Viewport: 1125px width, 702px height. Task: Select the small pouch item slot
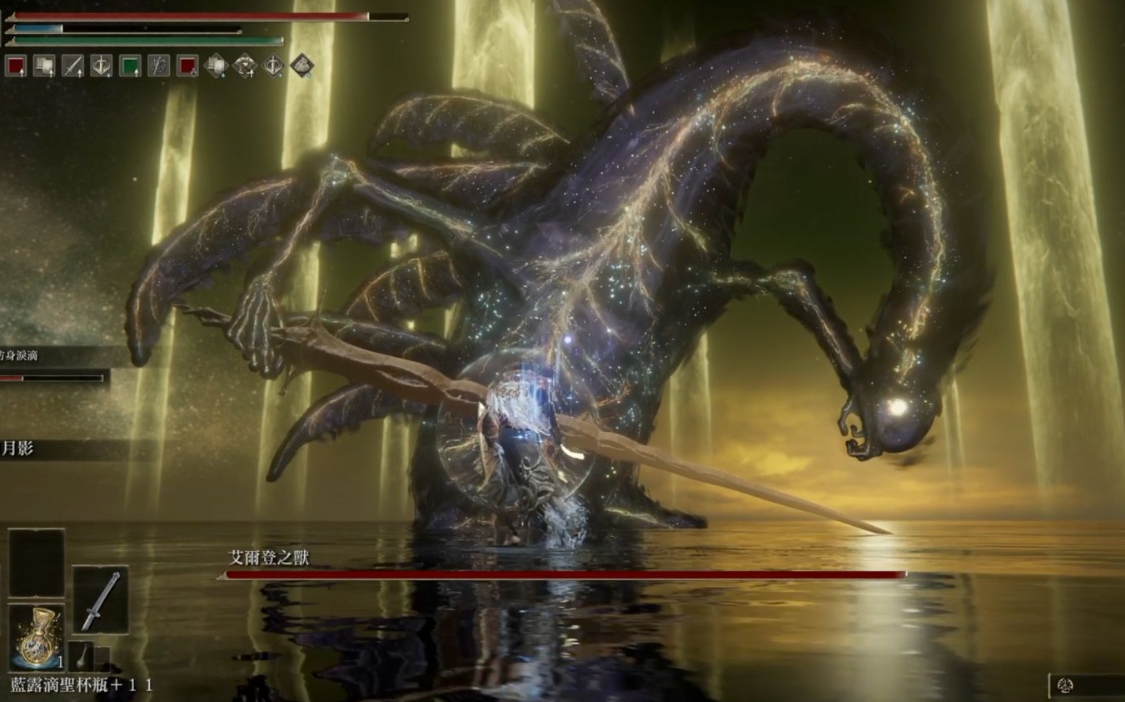coord(82,656)
